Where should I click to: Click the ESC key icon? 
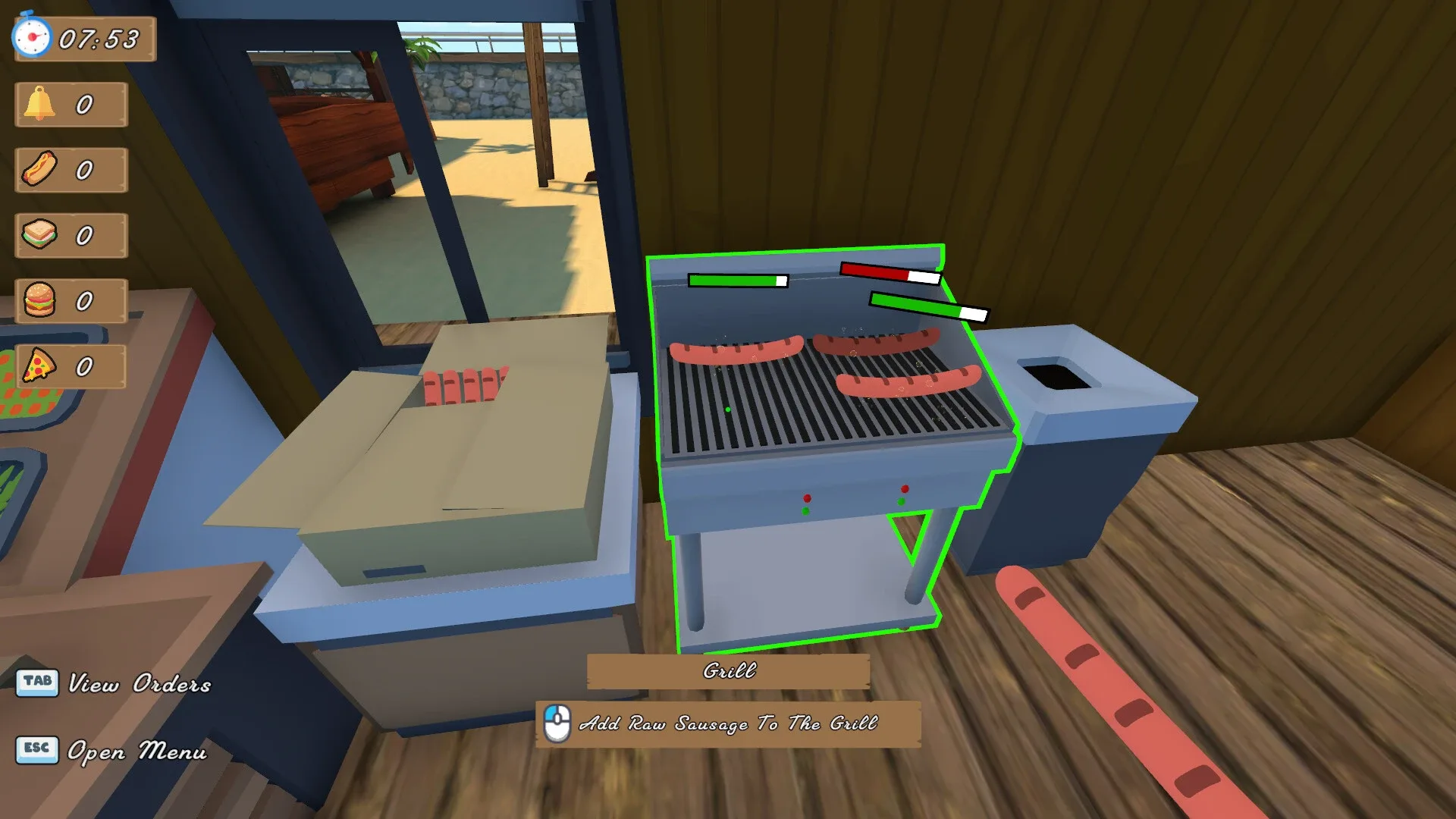37,750
